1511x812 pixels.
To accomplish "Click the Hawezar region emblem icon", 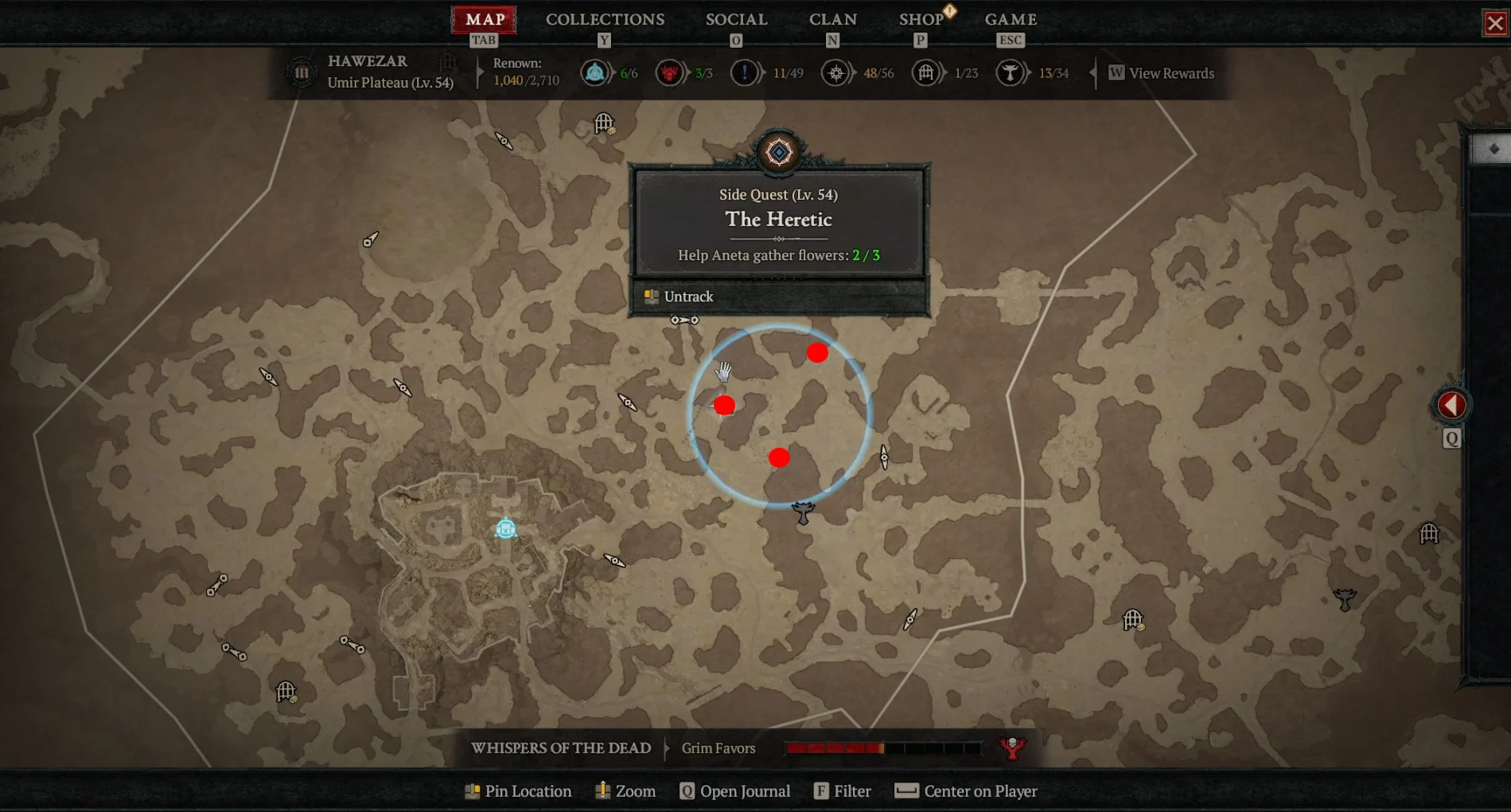I will 302,73.
